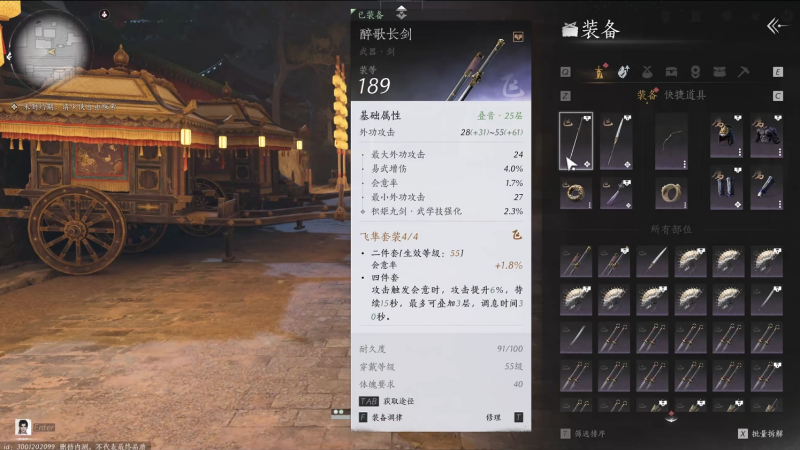Click 修理 to repair the sword
The width and height of the screenshot is (800, 450).
(x=493, y=417)
